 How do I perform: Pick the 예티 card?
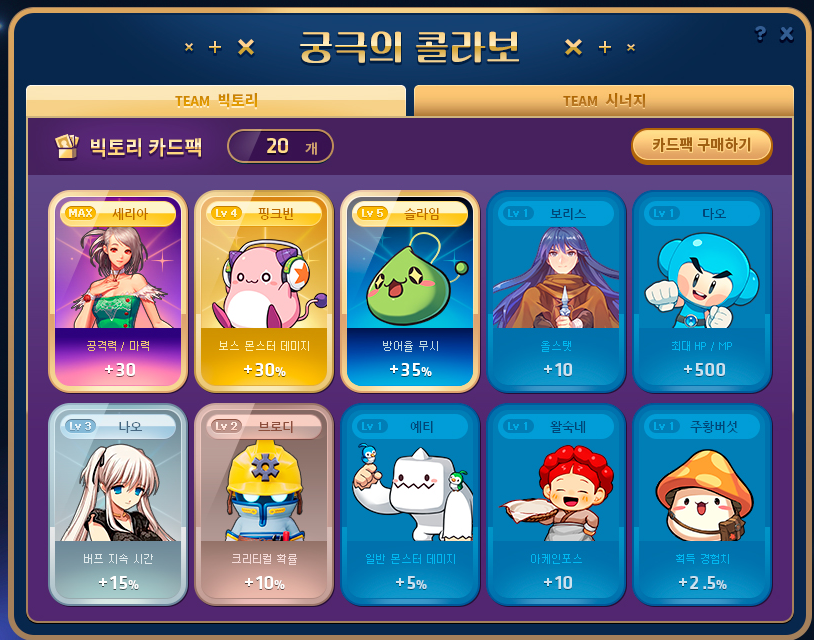click(410, 503)
